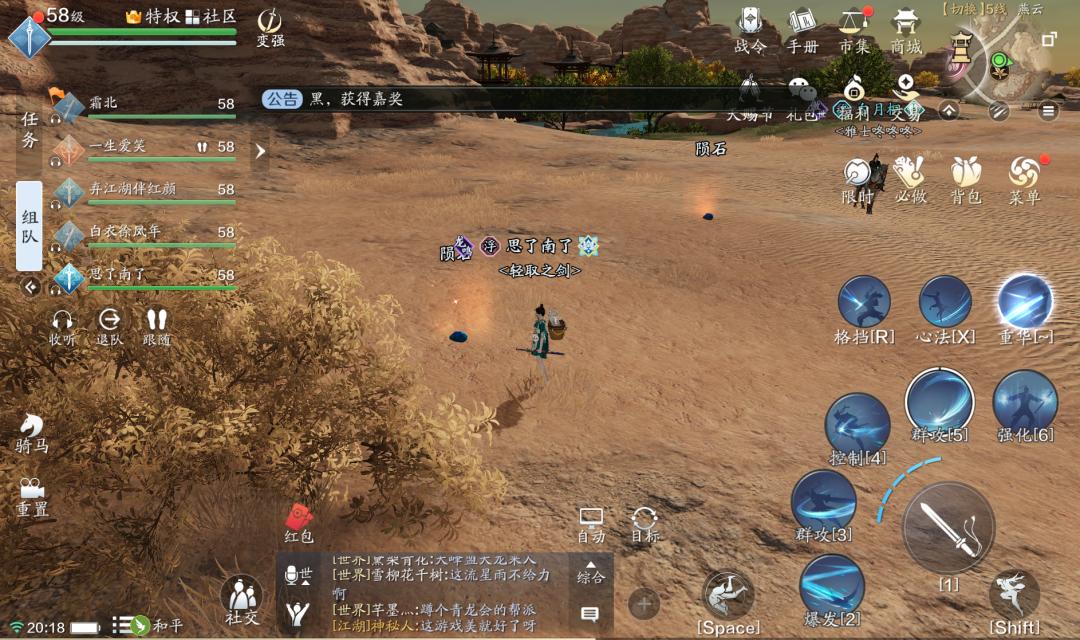Select the 组队 team tab

click(29, 226)
